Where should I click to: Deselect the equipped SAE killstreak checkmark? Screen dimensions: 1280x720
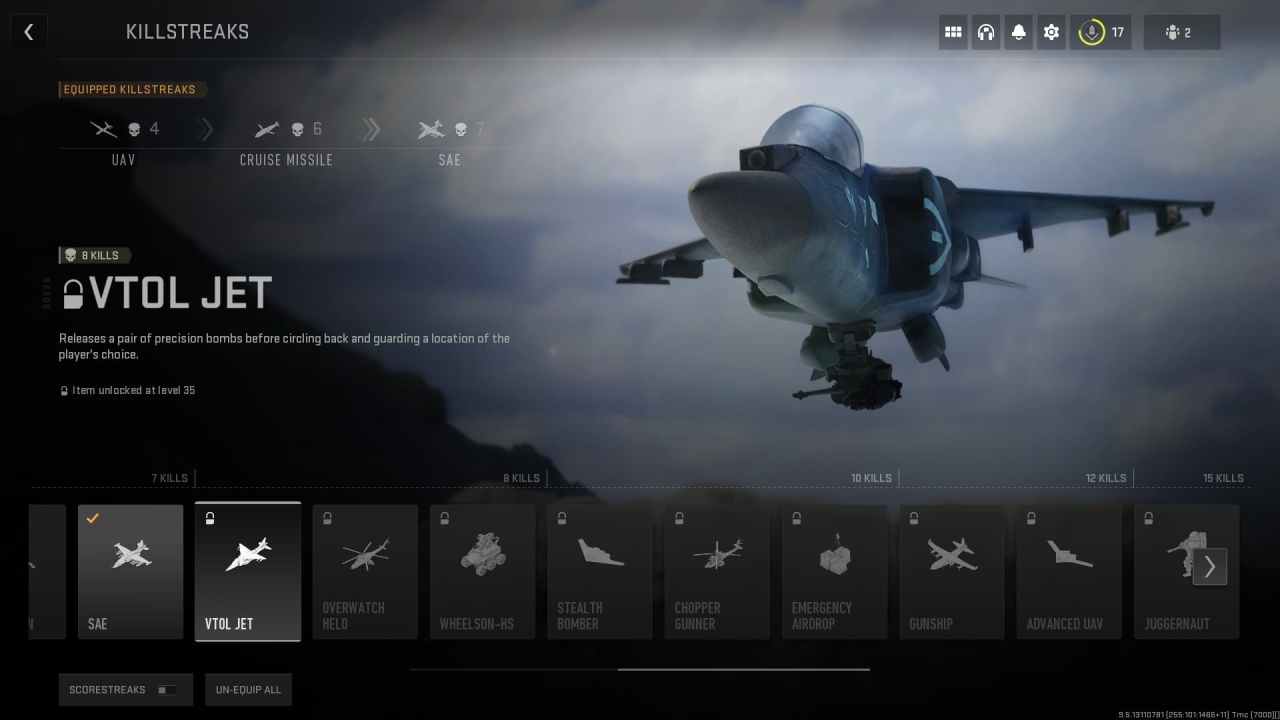pos(92,518)
